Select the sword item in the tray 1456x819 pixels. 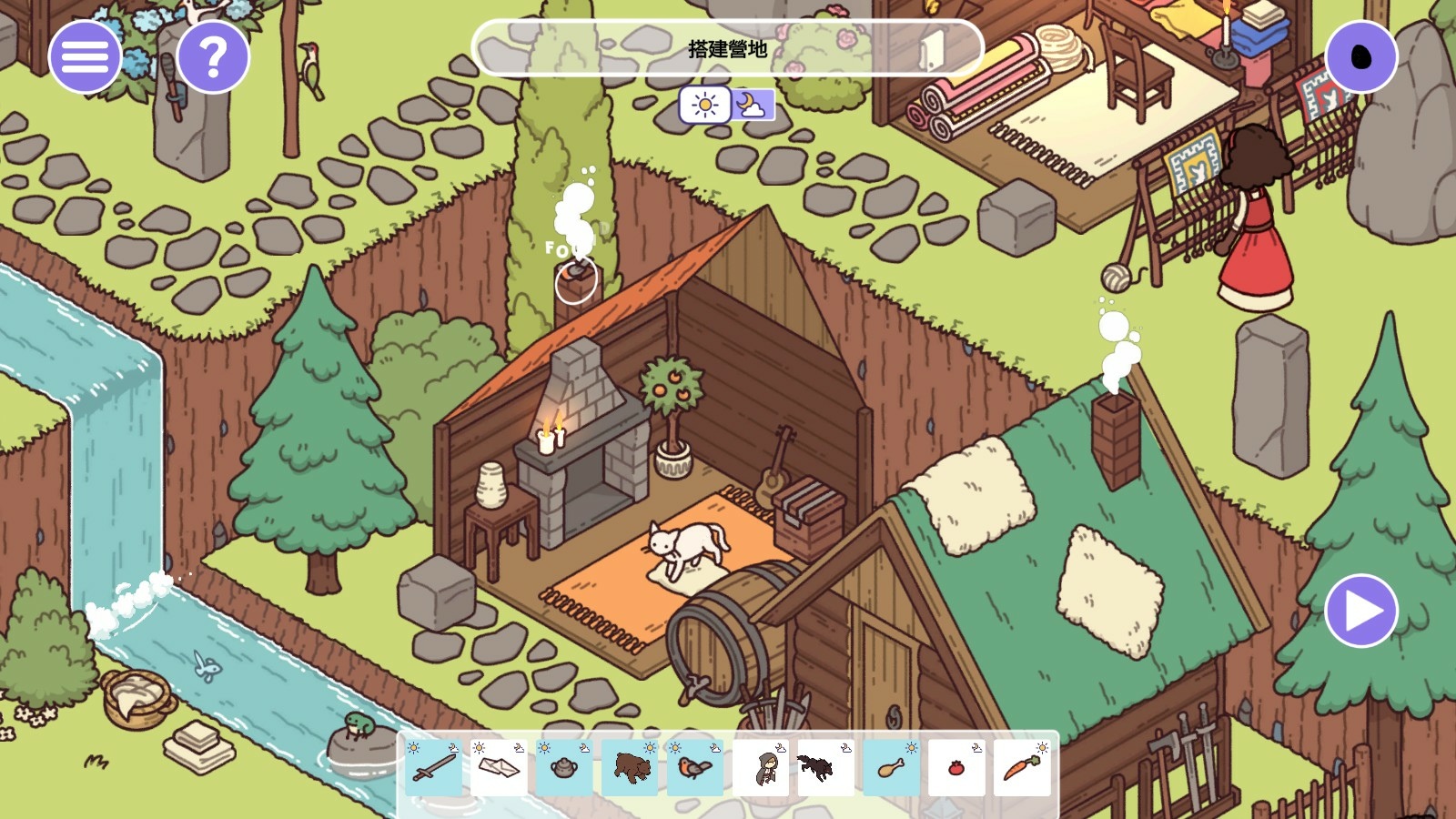tap(434, 767)
